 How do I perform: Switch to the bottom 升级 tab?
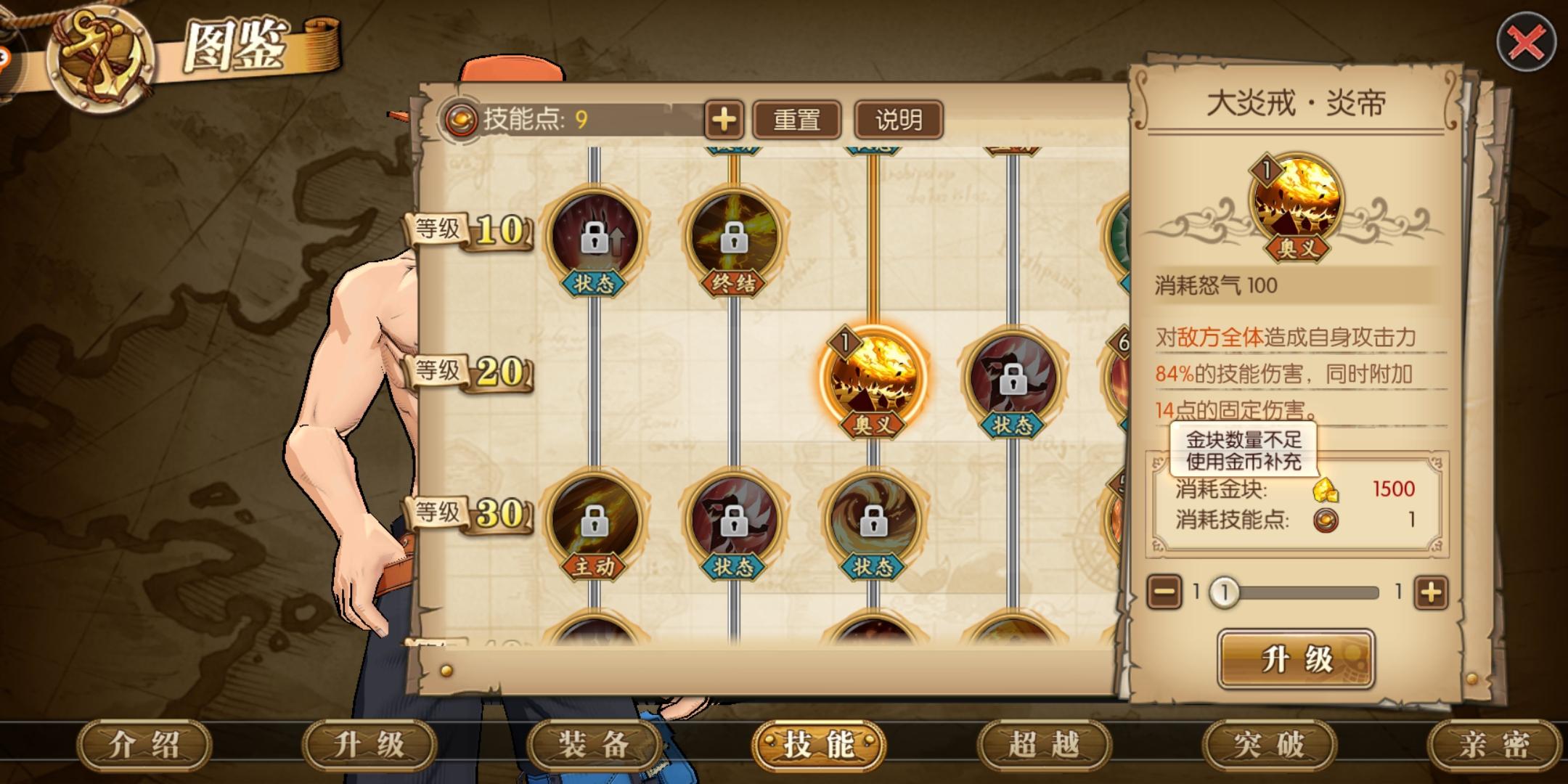click(369, 746)
